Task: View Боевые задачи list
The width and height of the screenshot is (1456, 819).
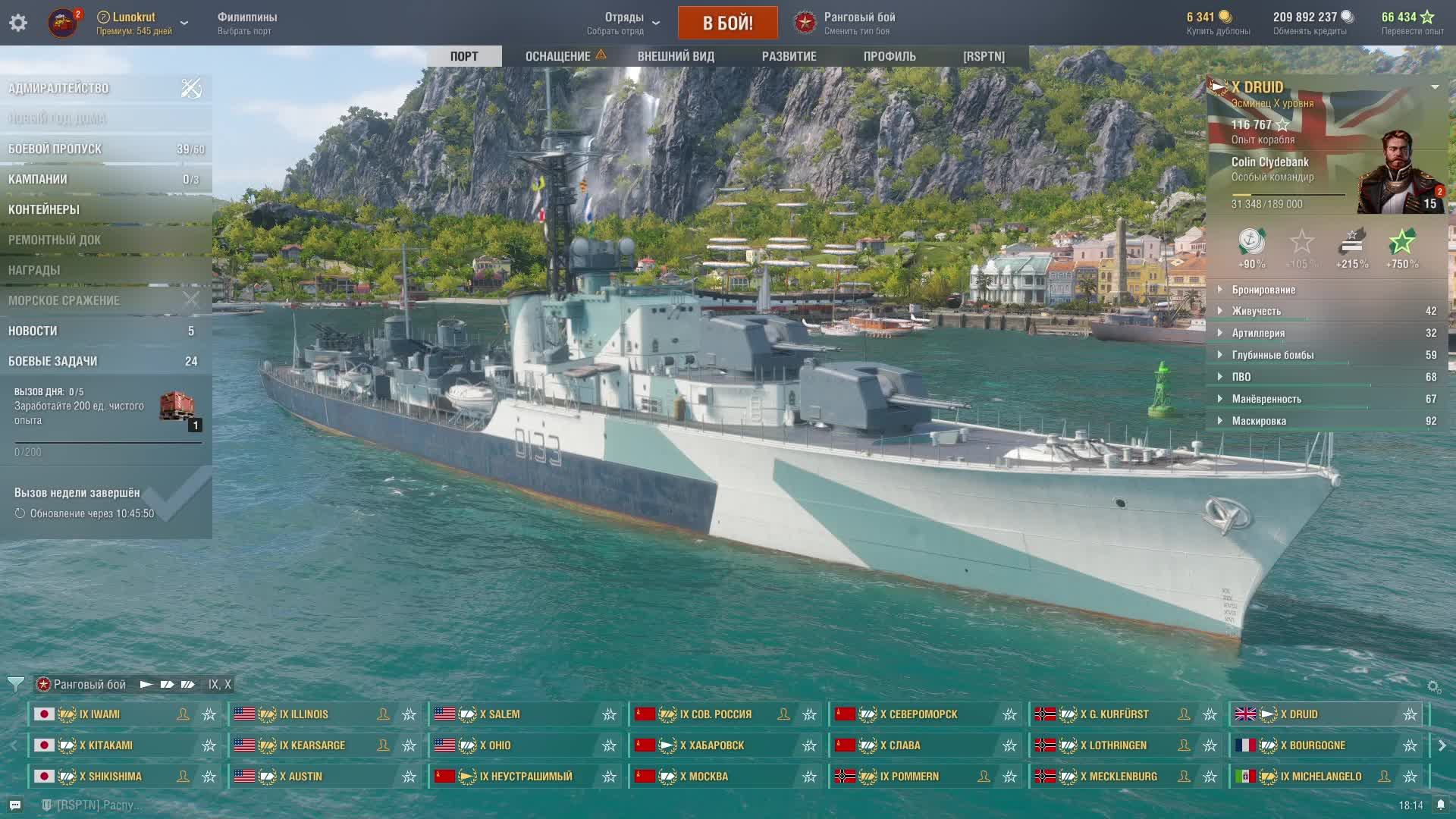Action: (x=53, y=362)
